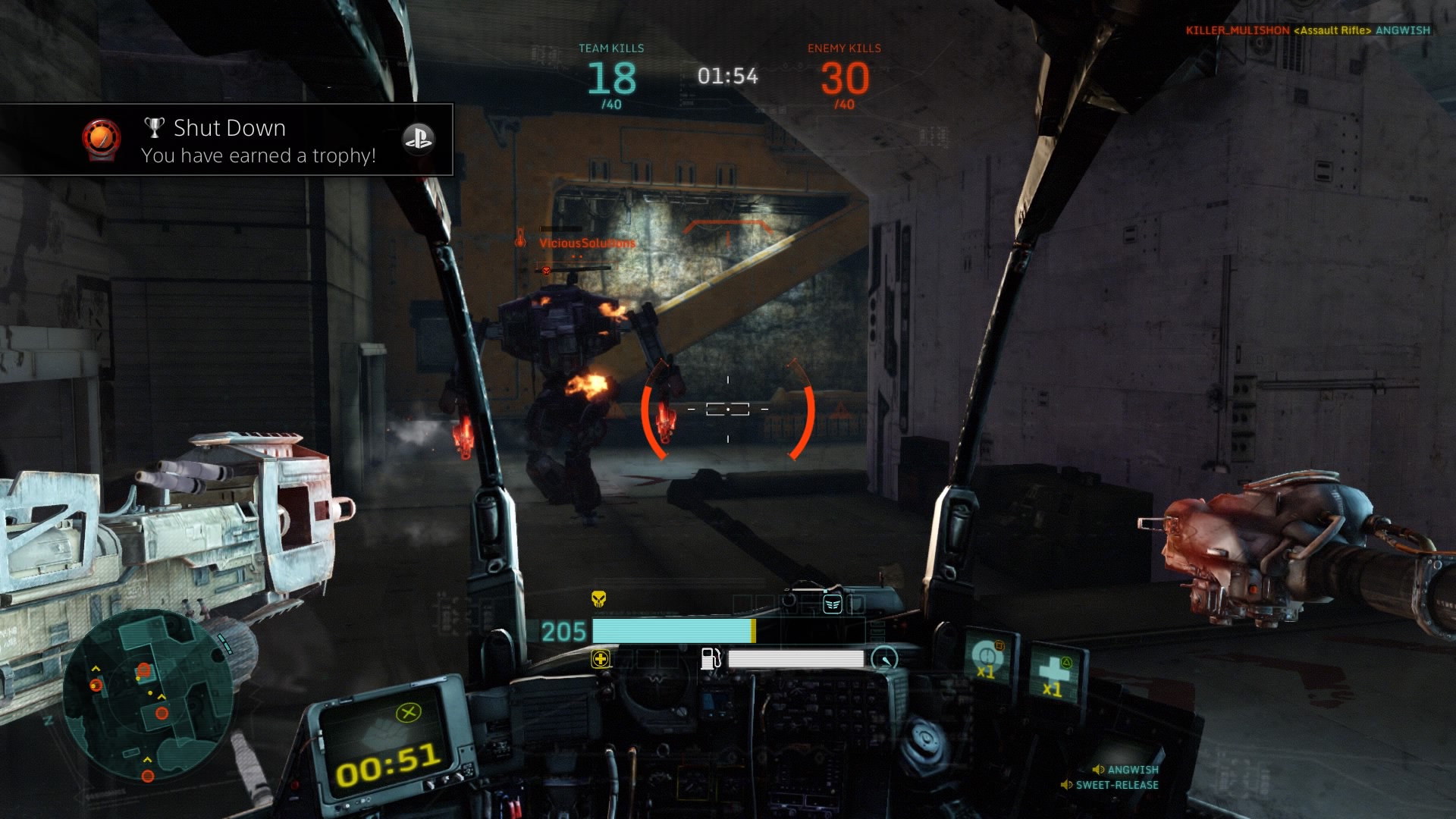The height and width of the screenshot is (819, 1456).
Task: Expand the Shut Down trophy notification
Action: click(x=226, y=140)
